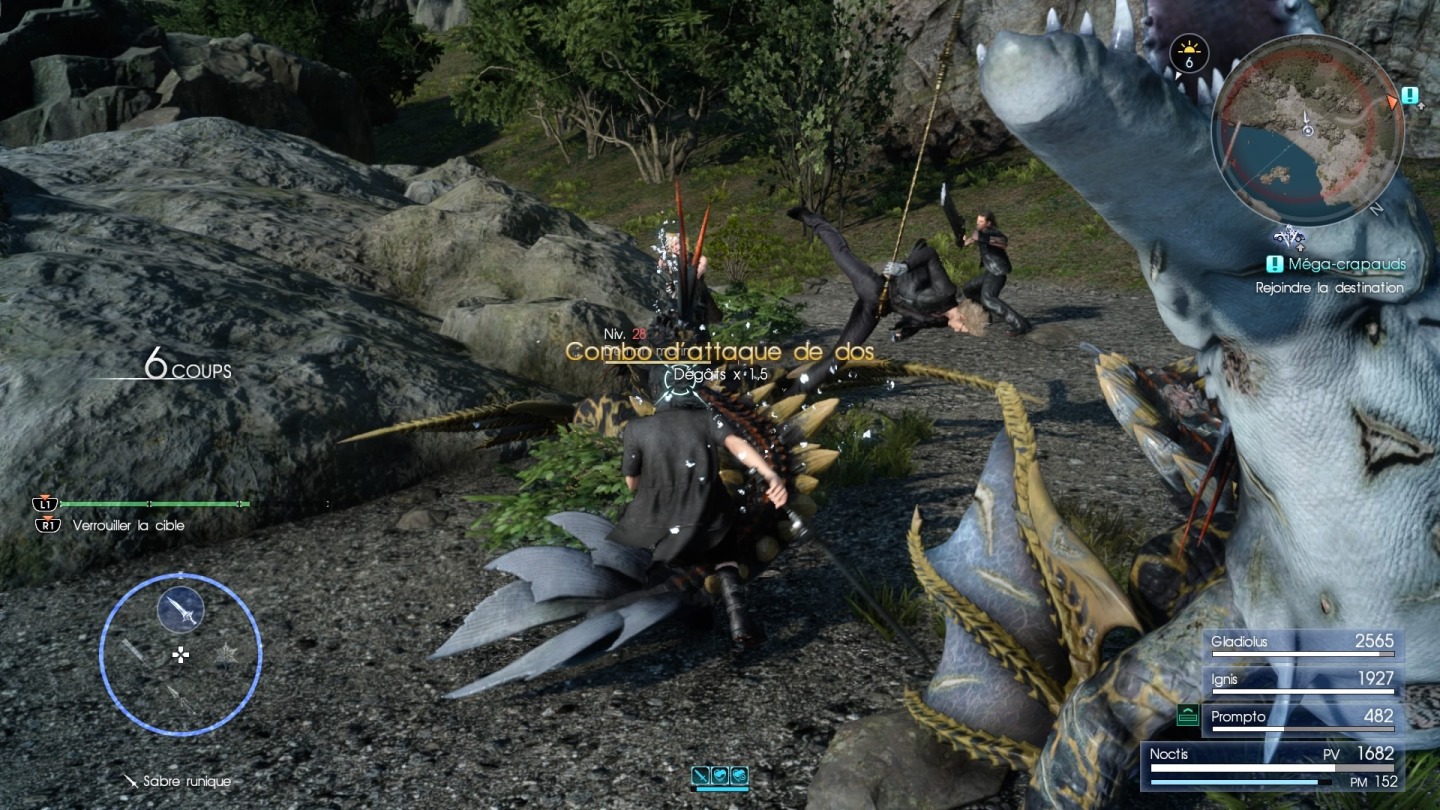Click the green status icon beside Prompto
Image resolution: width=1440 pixels, height=810 pixels.
click(1188, 715)
